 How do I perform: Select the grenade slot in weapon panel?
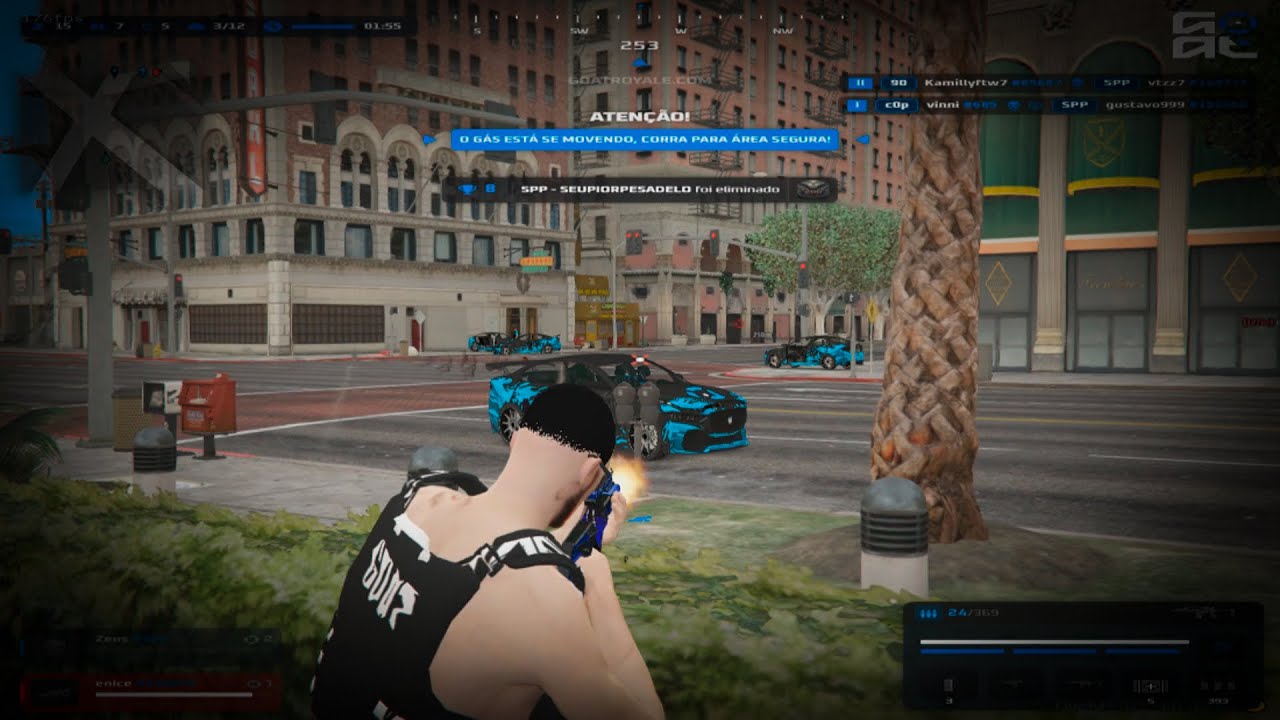pyautogui.click(x=948, y=686)
